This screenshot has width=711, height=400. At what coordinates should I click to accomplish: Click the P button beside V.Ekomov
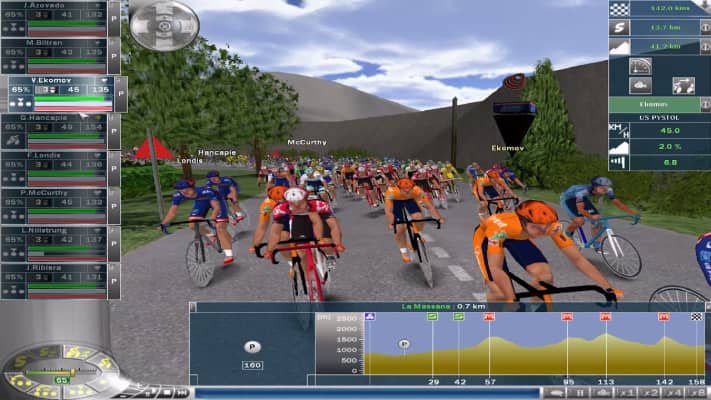click(122, 93)
